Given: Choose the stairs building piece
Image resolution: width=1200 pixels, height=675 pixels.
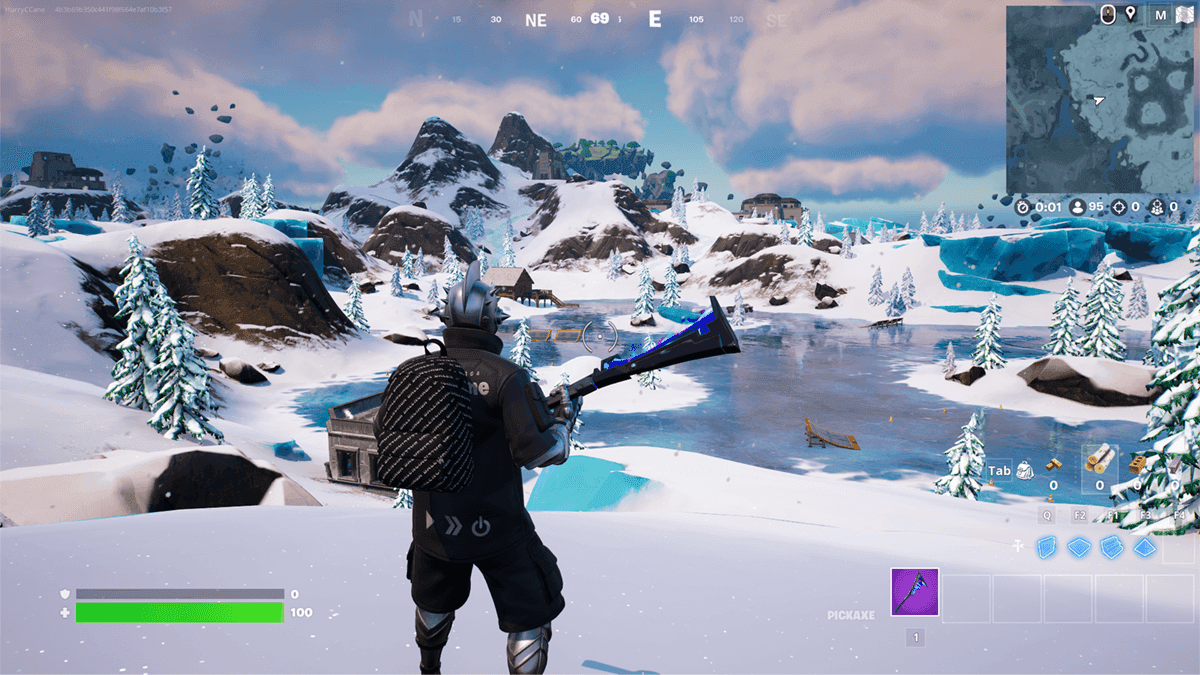Looking at the screenshot, I should tap(1112, 546).
